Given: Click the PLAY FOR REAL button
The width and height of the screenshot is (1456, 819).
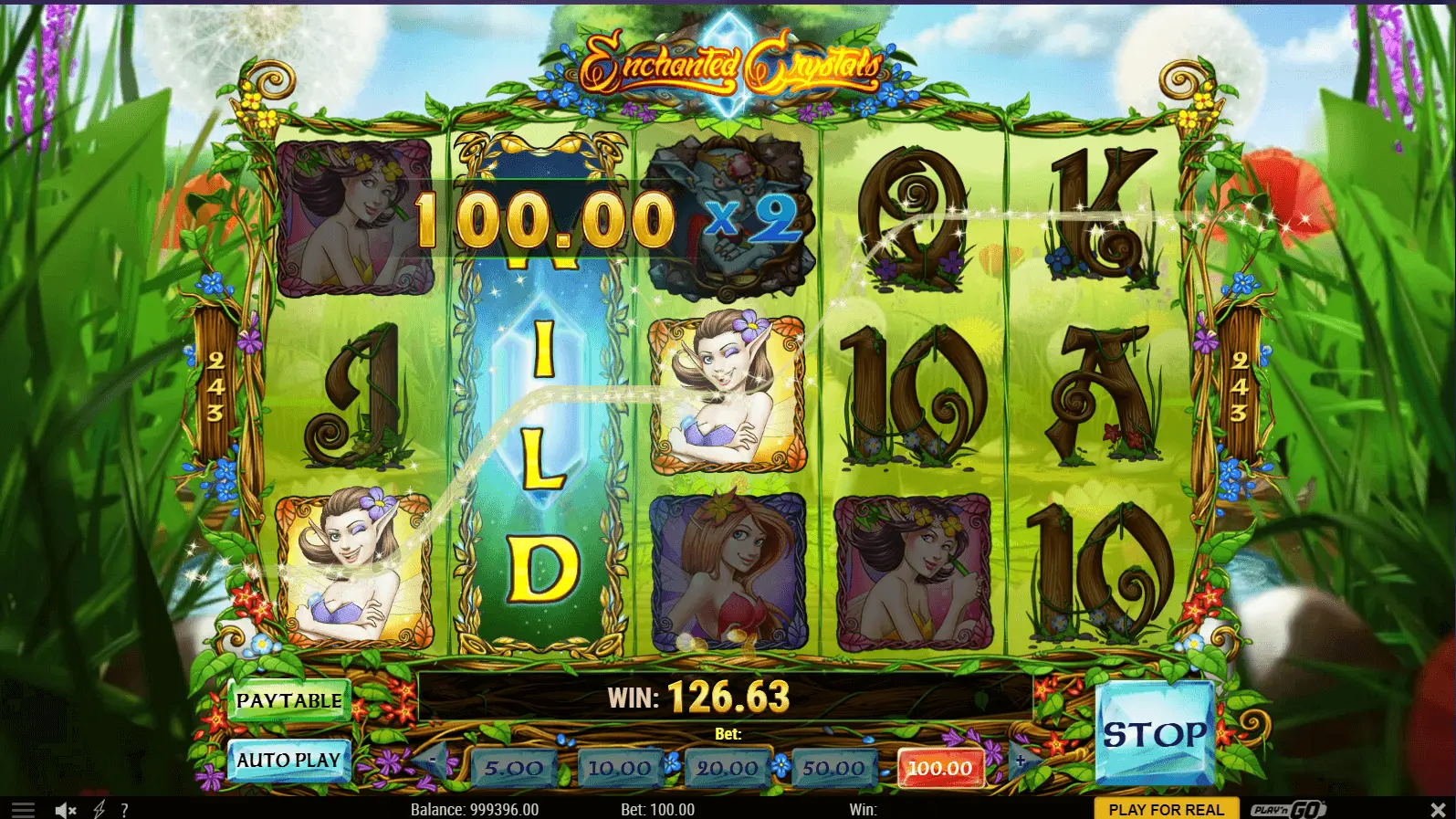Looking at the screenshot, I should click(x=1166, y=810).
